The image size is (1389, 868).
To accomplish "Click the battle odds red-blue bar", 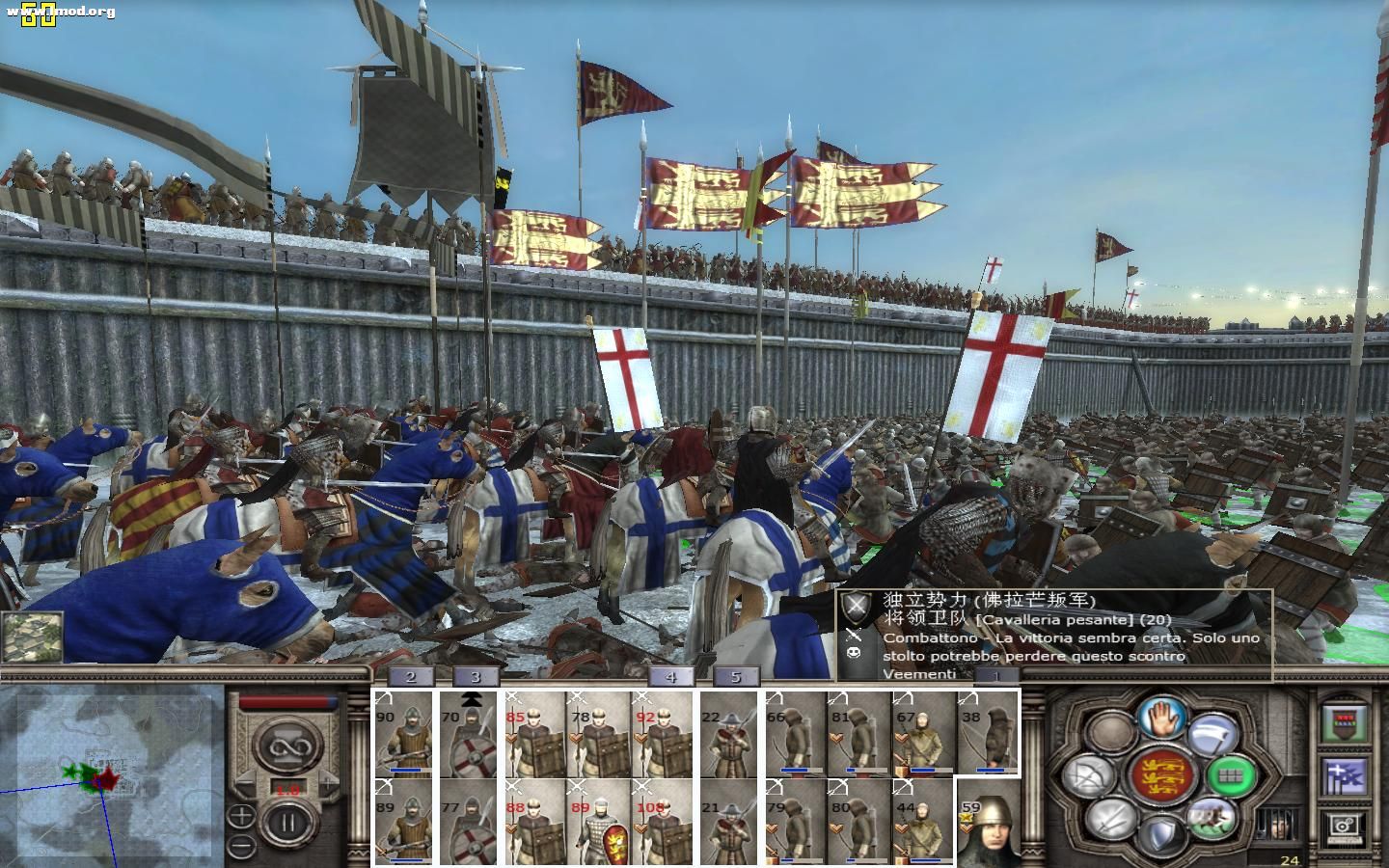I will (x=289, y=701).
